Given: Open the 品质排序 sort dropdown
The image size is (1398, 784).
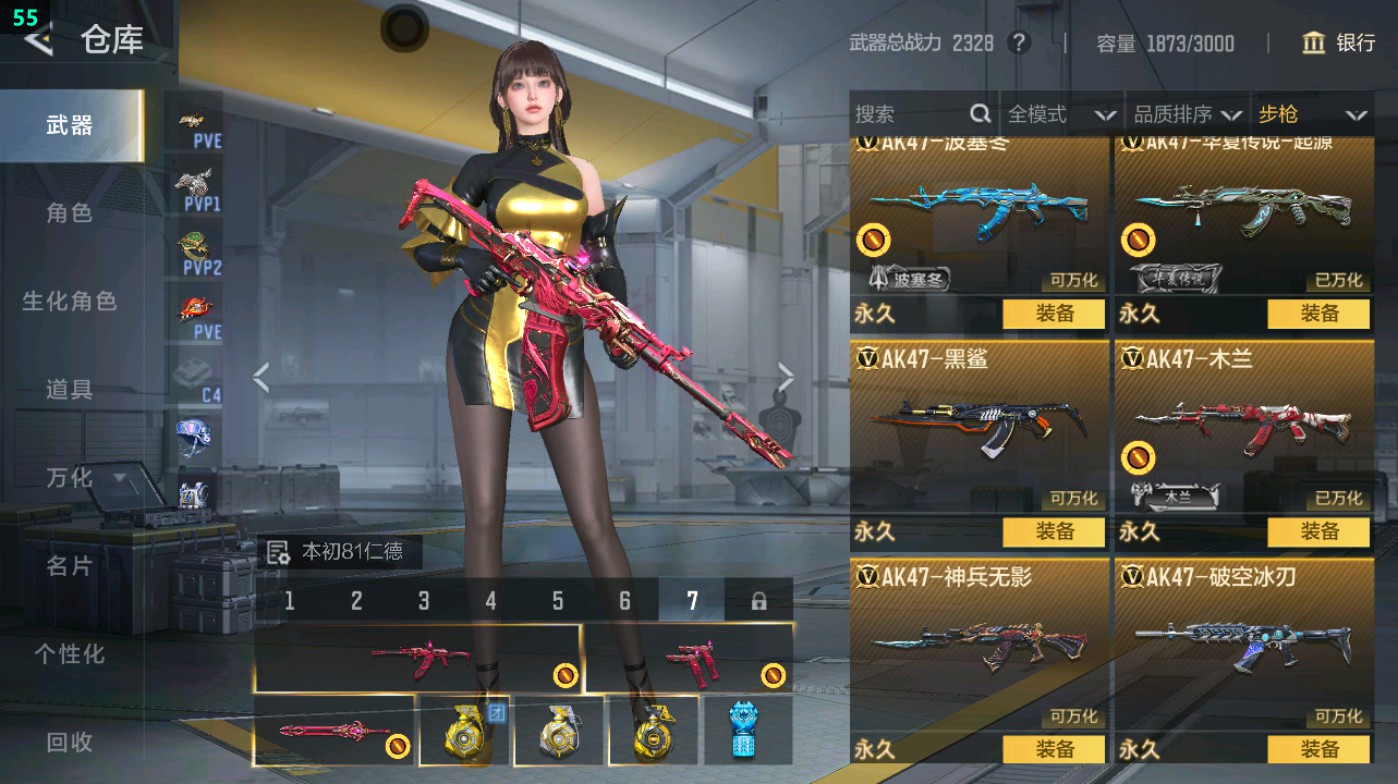Looking at the screenshot, I should click(x=1187, y=114).
